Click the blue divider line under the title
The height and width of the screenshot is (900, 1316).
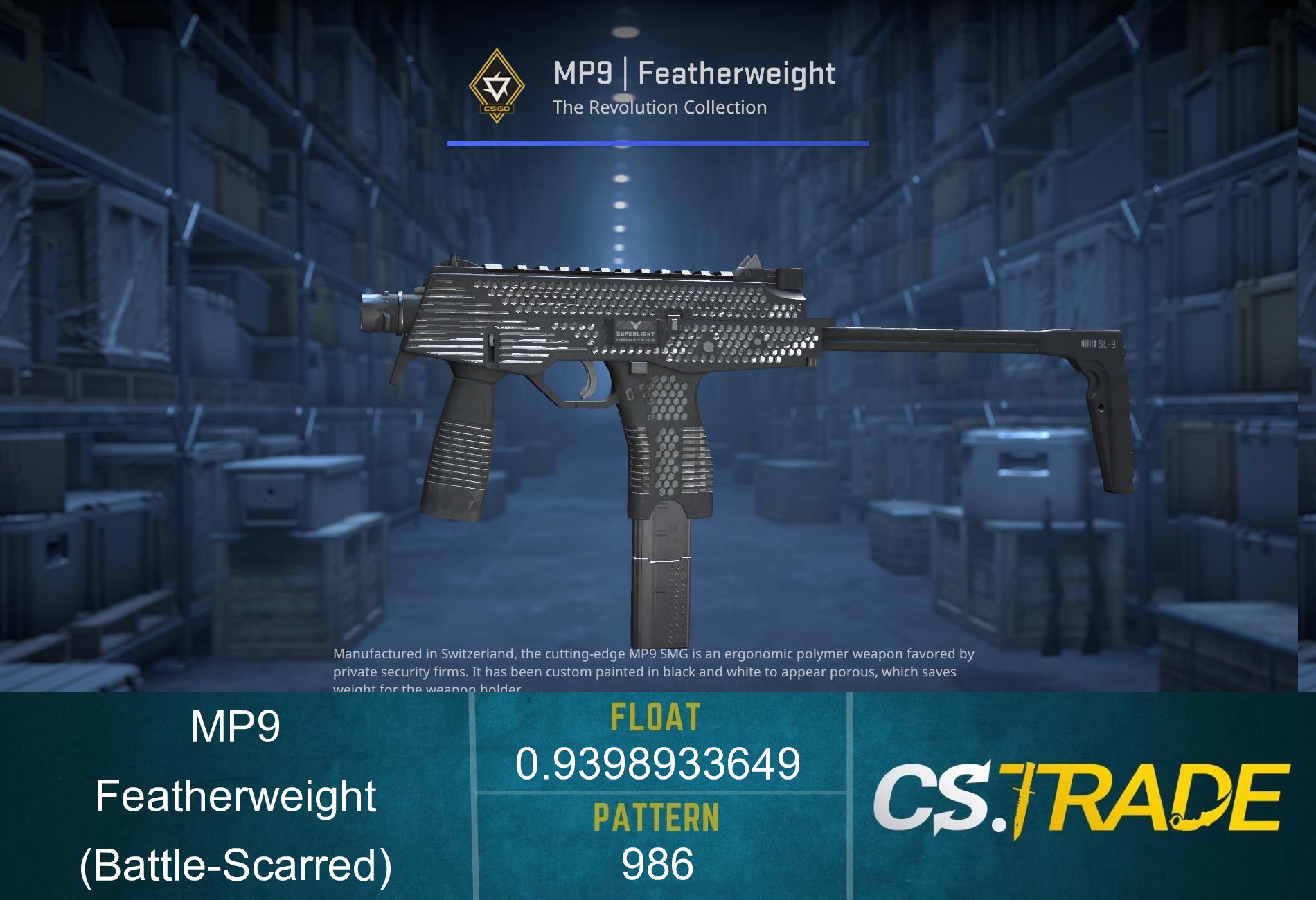658,143
